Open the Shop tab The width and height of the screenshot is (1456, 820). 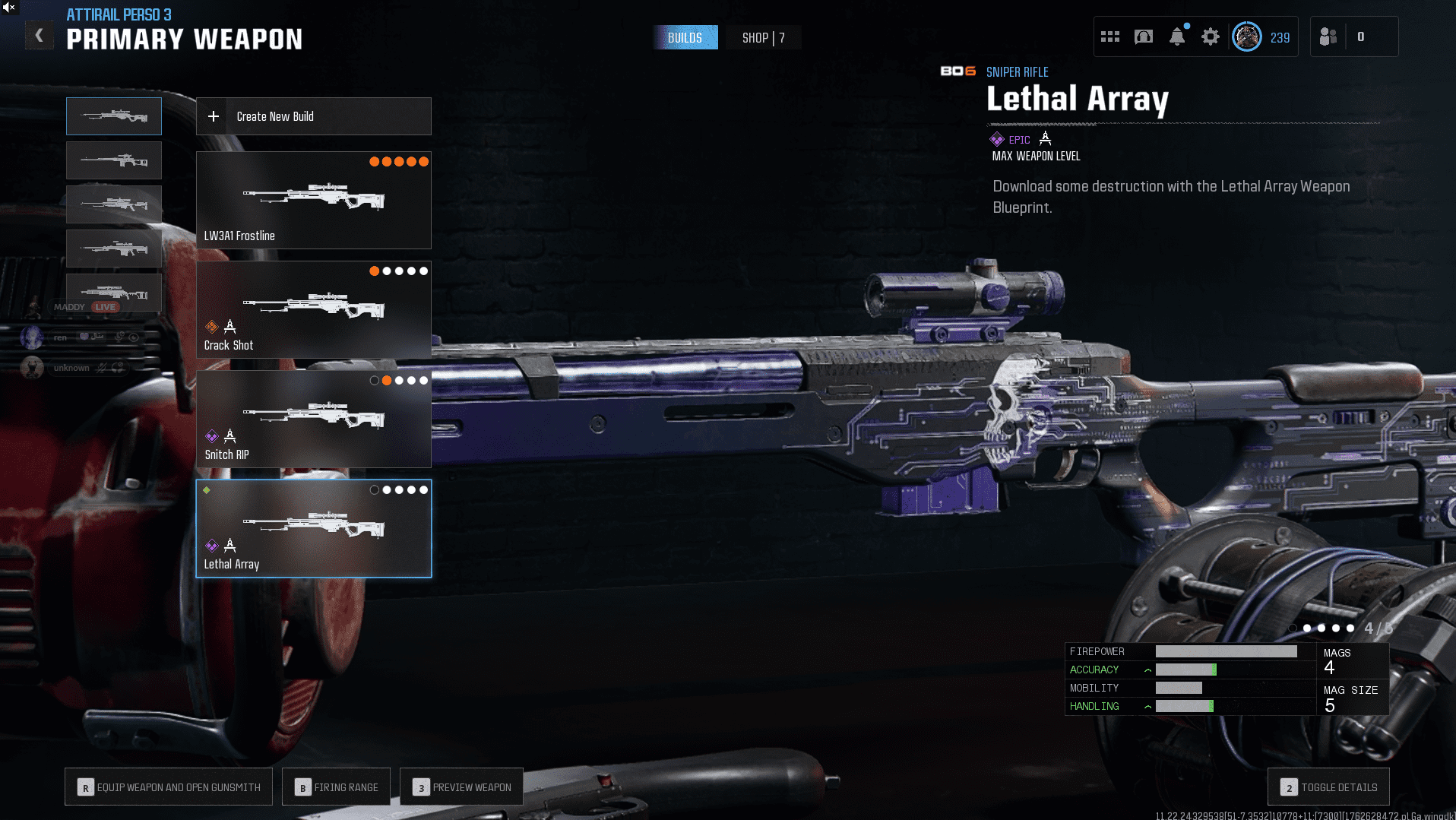pyautogui.click(x=763, y=38)
